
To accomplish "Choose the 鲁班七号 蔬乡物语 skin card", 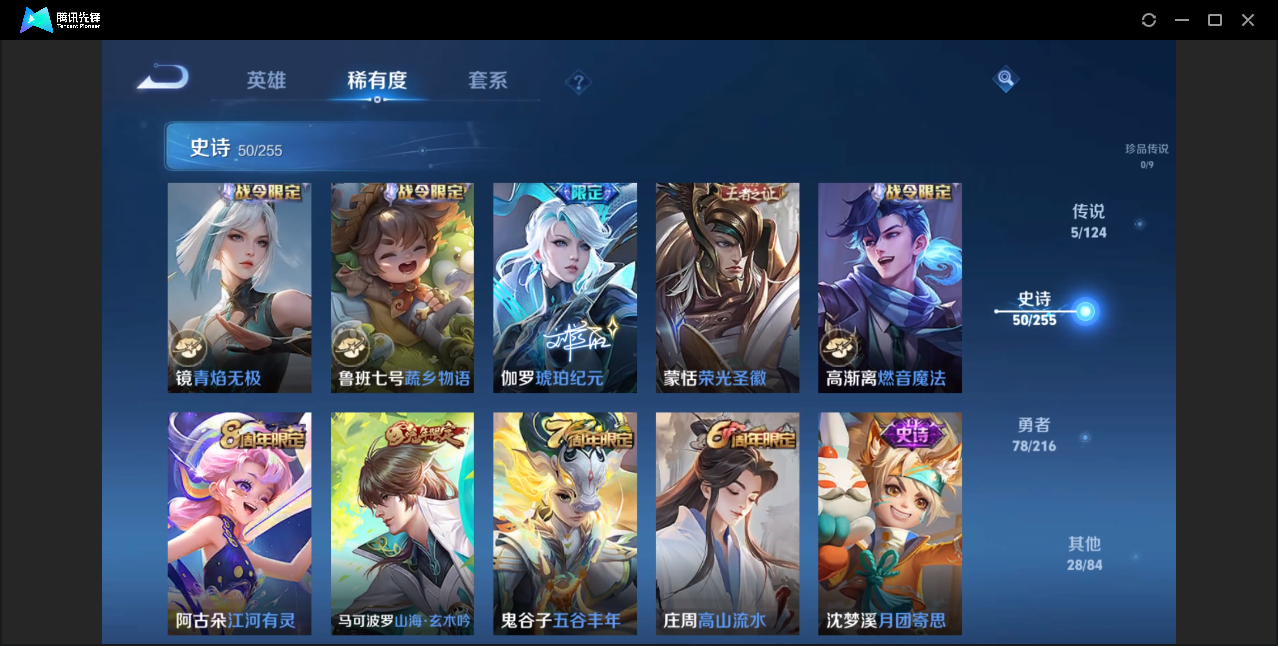I will [402, 288].
